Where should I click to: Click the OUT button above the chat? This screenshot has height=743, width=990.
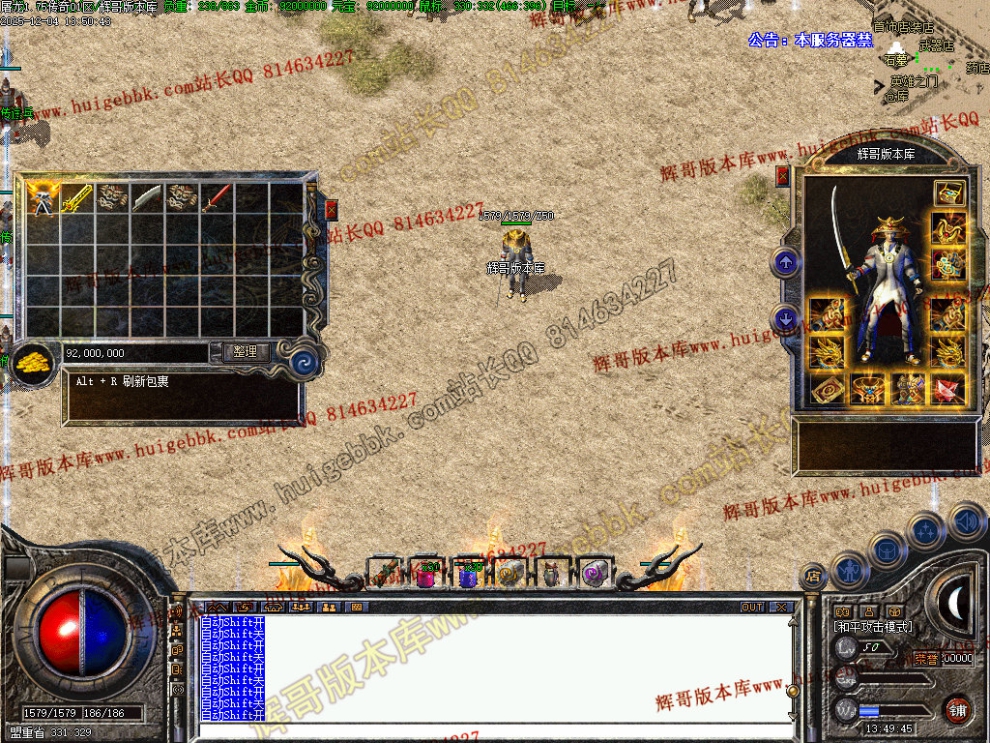click(752, 607)
